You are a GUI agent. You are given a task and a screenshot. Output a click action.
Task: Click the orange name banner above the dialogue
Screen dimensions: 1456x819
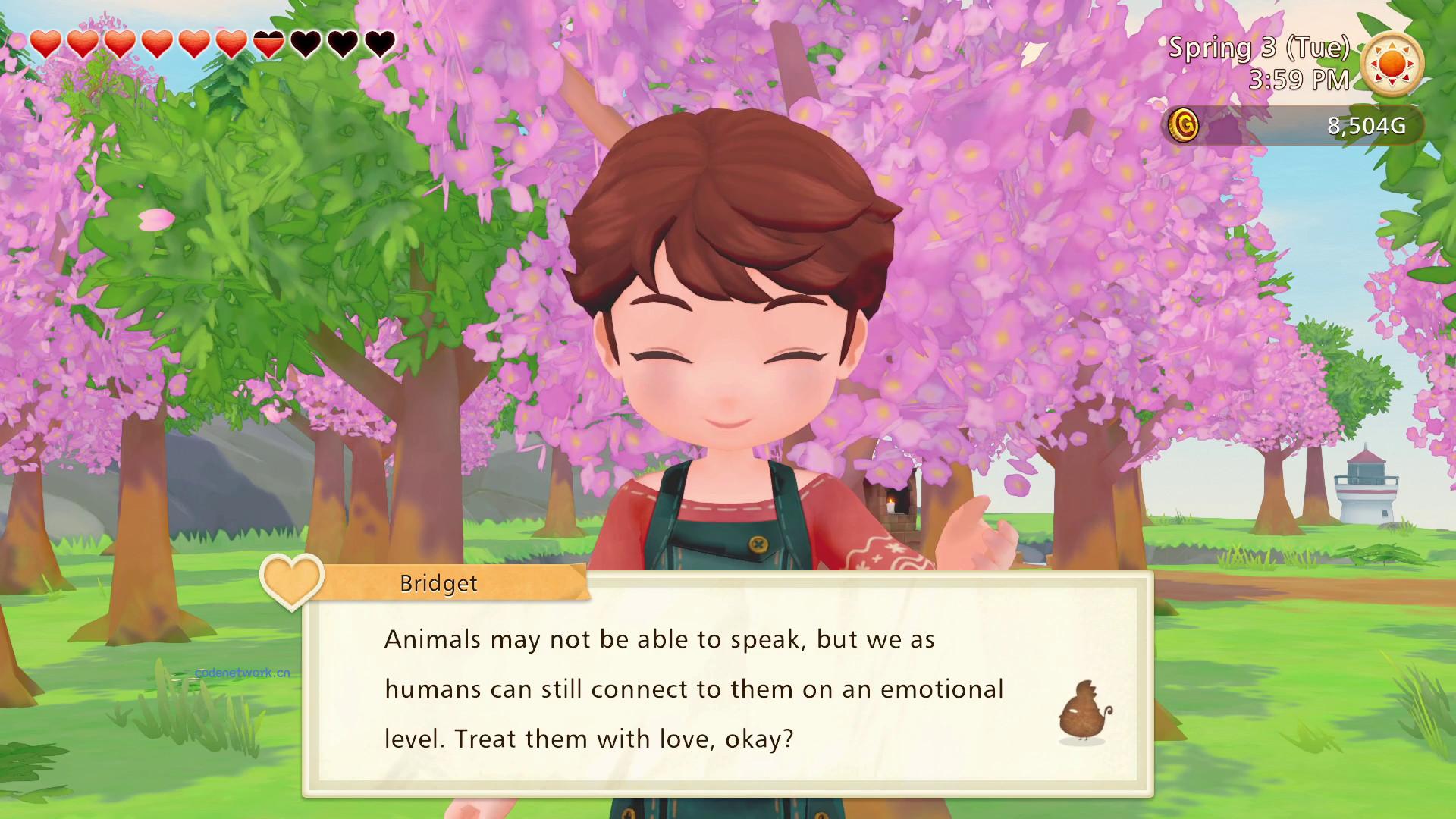coord(455,584)
